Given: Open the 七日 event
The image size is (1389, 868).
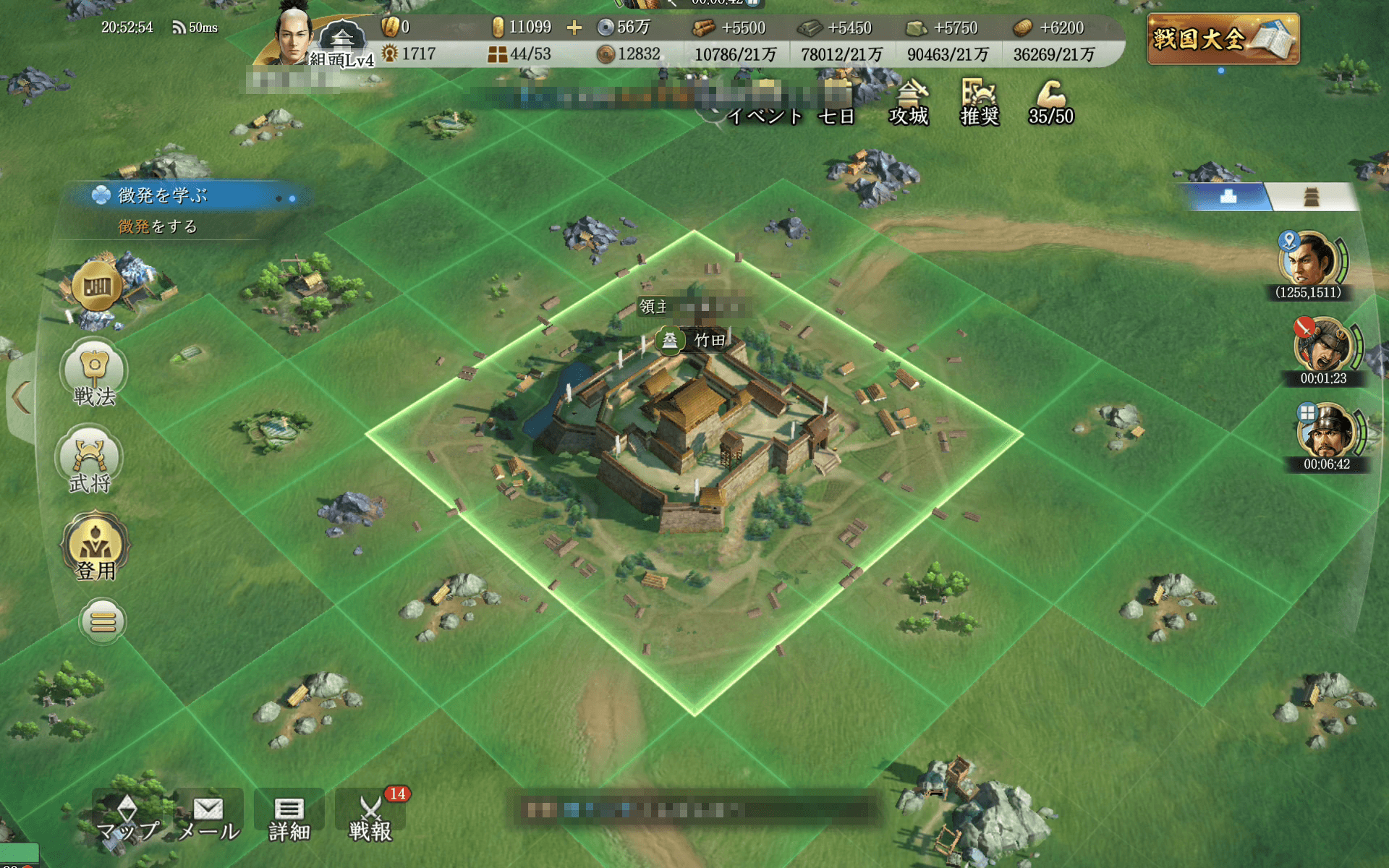Looking at the screenshot, I should (836, 116).
